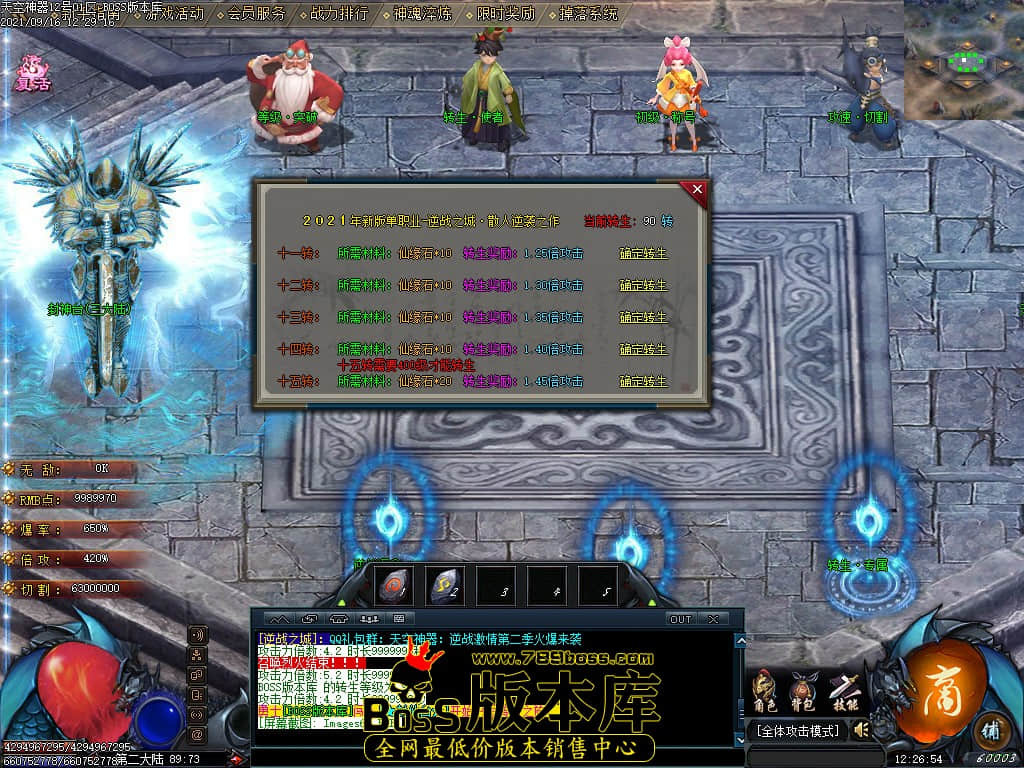Open the 战力排行 ranking menu

[339, 14]
